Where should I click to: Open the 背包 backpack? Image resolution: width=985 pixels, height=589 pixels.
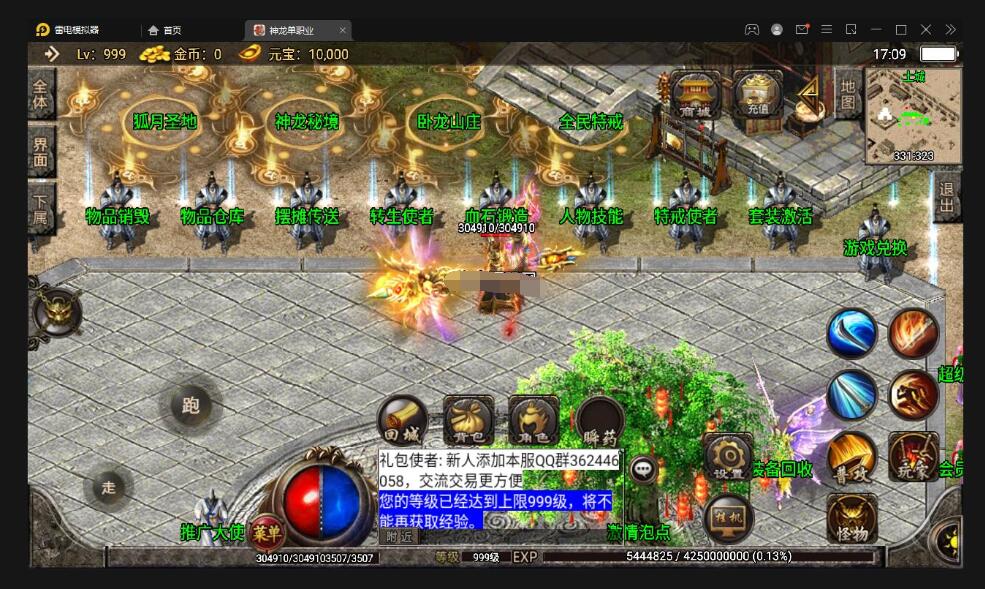467,421
